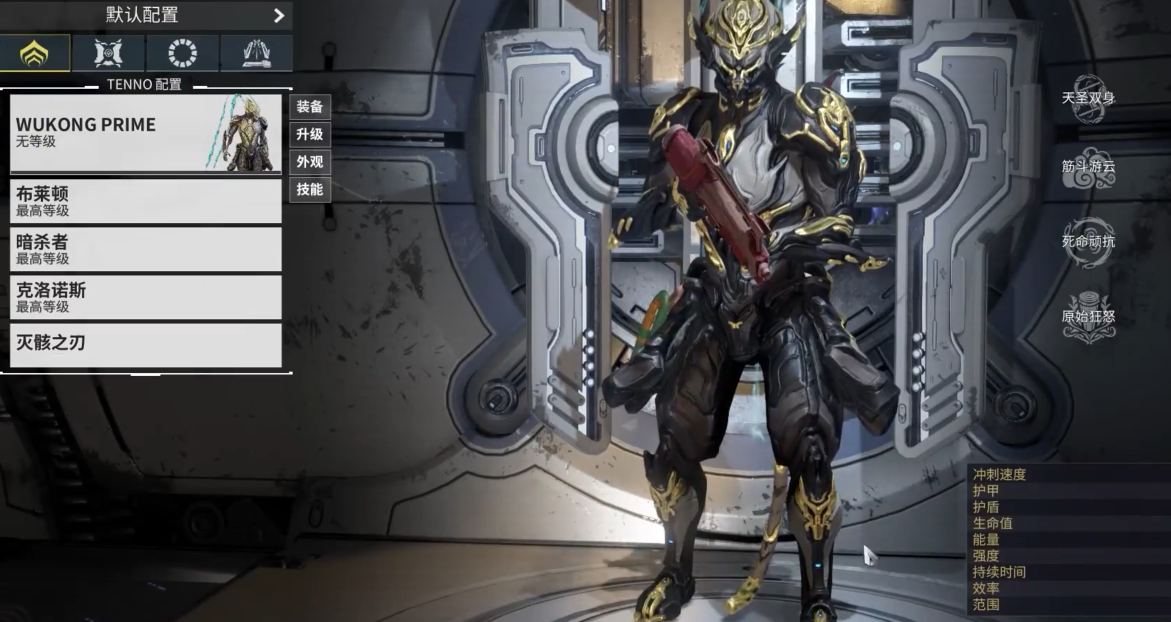1171x622 pixels.
Task: Show the 技能 abilities panel
Action: [310, 189]
